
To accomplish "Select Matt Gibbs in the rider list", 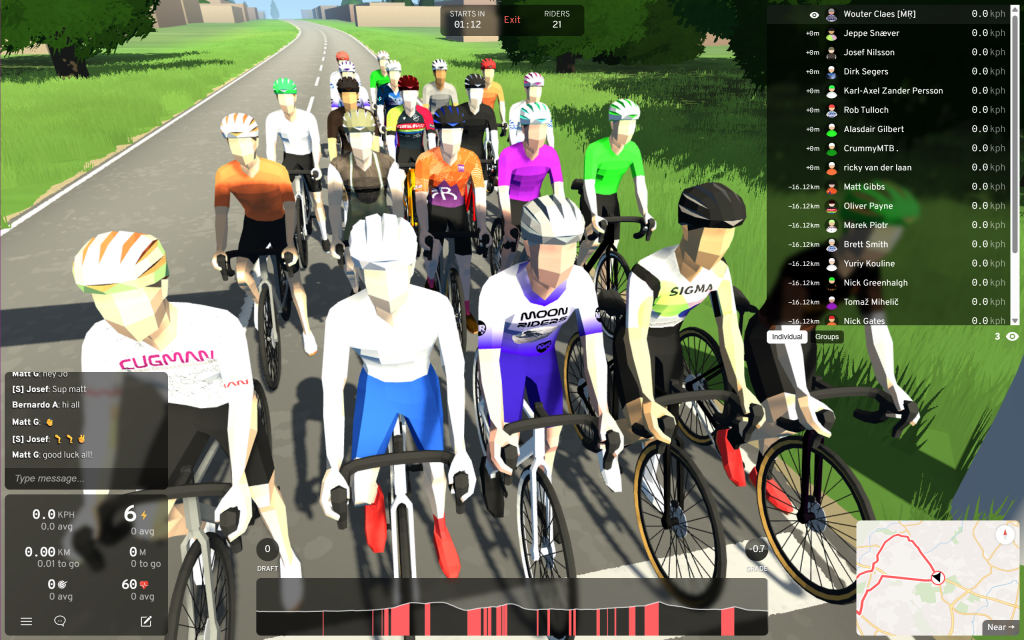I will (x=866, y=187).
